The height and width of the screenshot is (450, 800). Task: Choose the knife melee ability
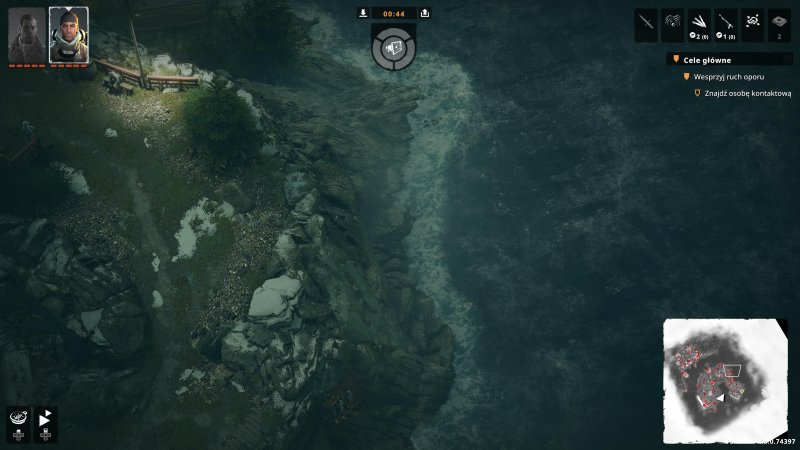[x=647, y=22]
